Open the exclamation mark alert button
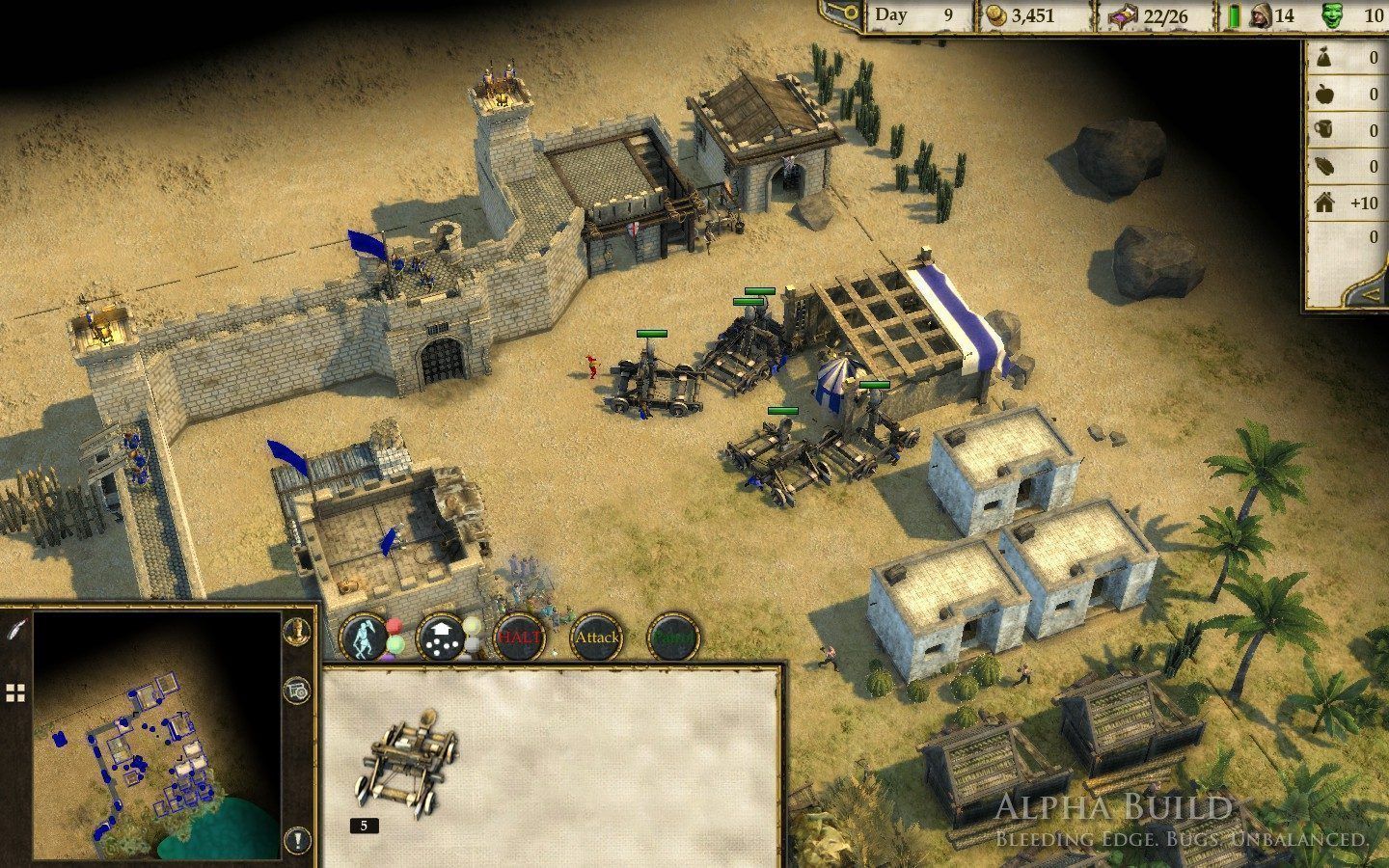This screenshot has height=868, width=1389. (297, 839)
